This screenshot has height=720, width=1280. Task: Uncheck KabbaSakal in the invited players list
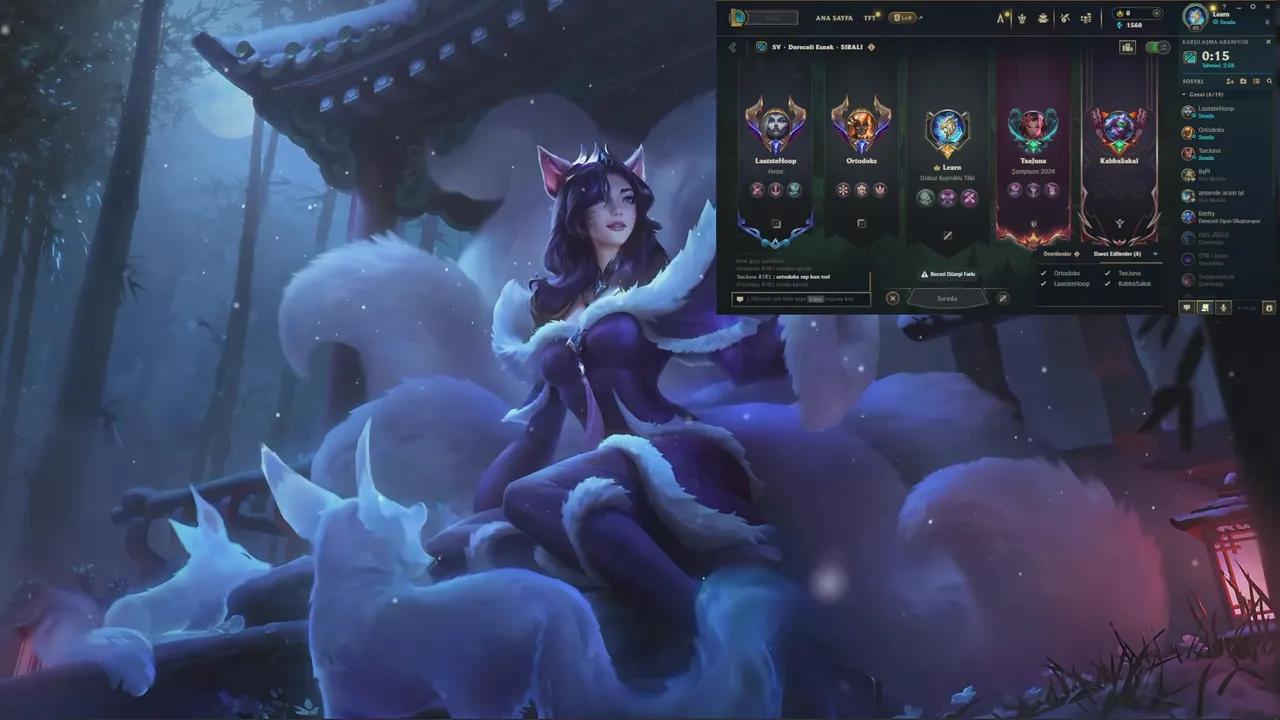click(x=1107, y=283)
